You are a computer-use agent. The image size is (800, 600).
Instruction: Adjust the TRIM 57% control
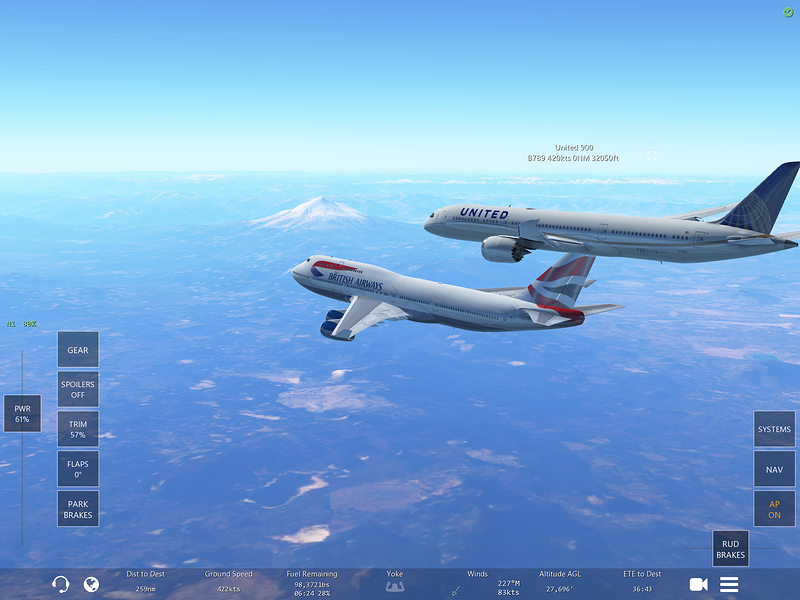tap(78, 429)
